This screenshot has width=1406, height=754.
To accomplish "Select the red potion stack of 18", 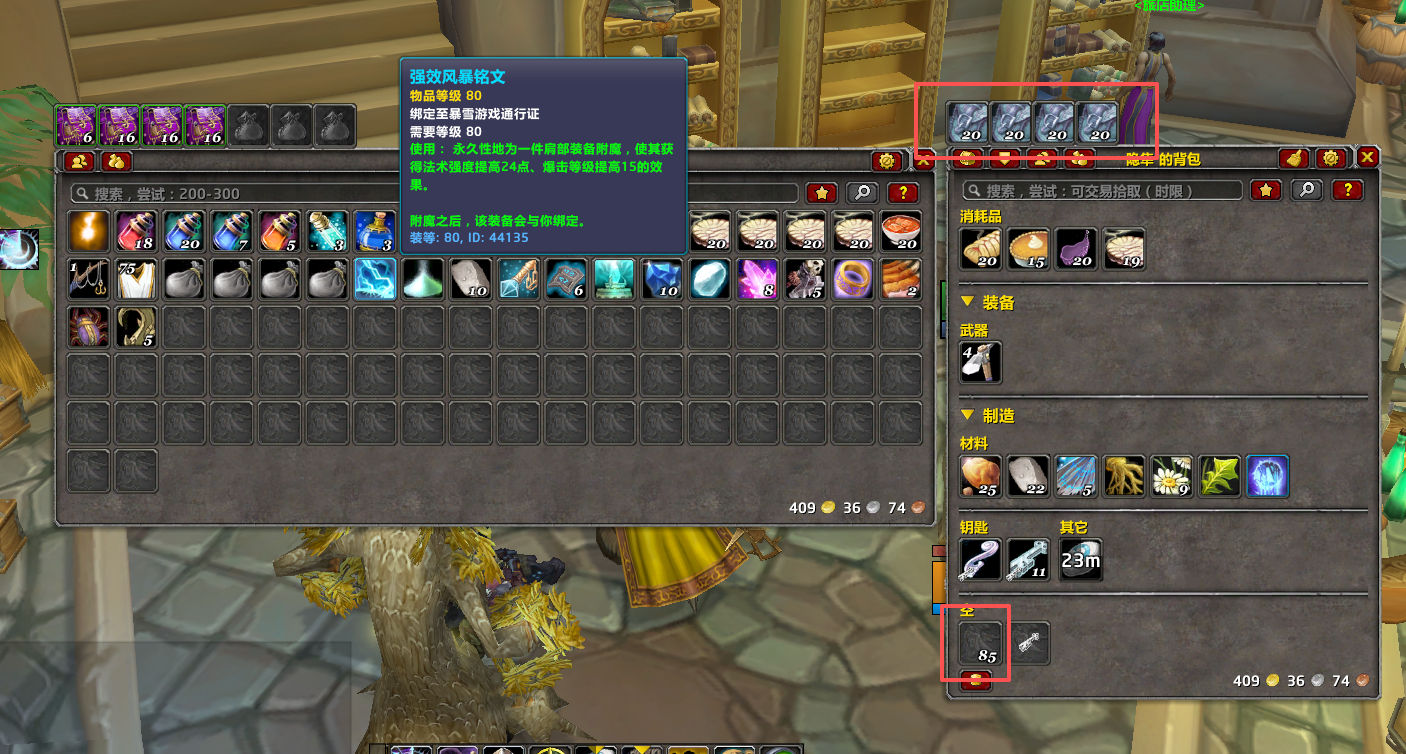I will (137, 231).
